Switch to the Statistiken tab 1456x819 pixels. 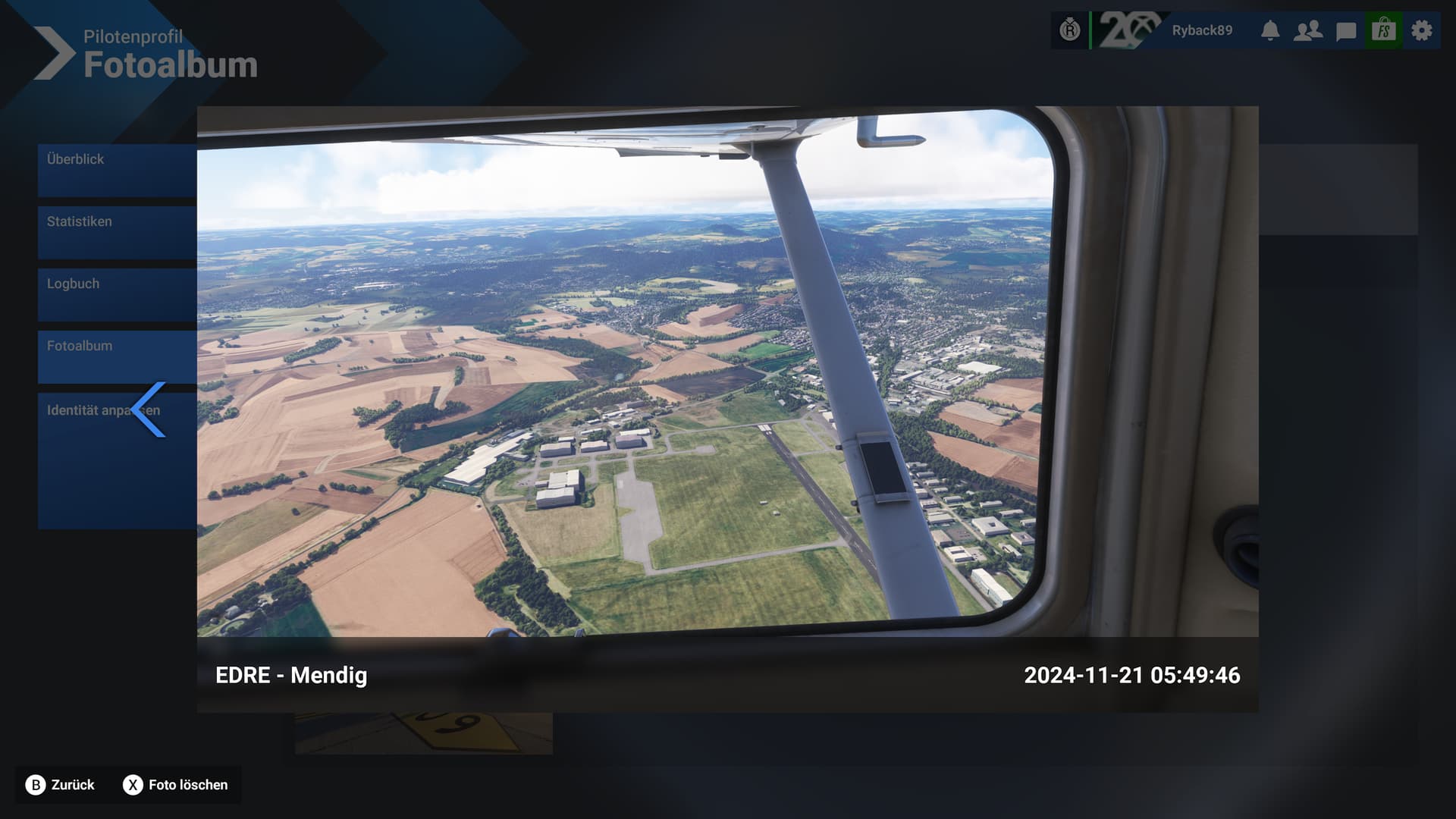pyautogui.click(x=117, y=232)
